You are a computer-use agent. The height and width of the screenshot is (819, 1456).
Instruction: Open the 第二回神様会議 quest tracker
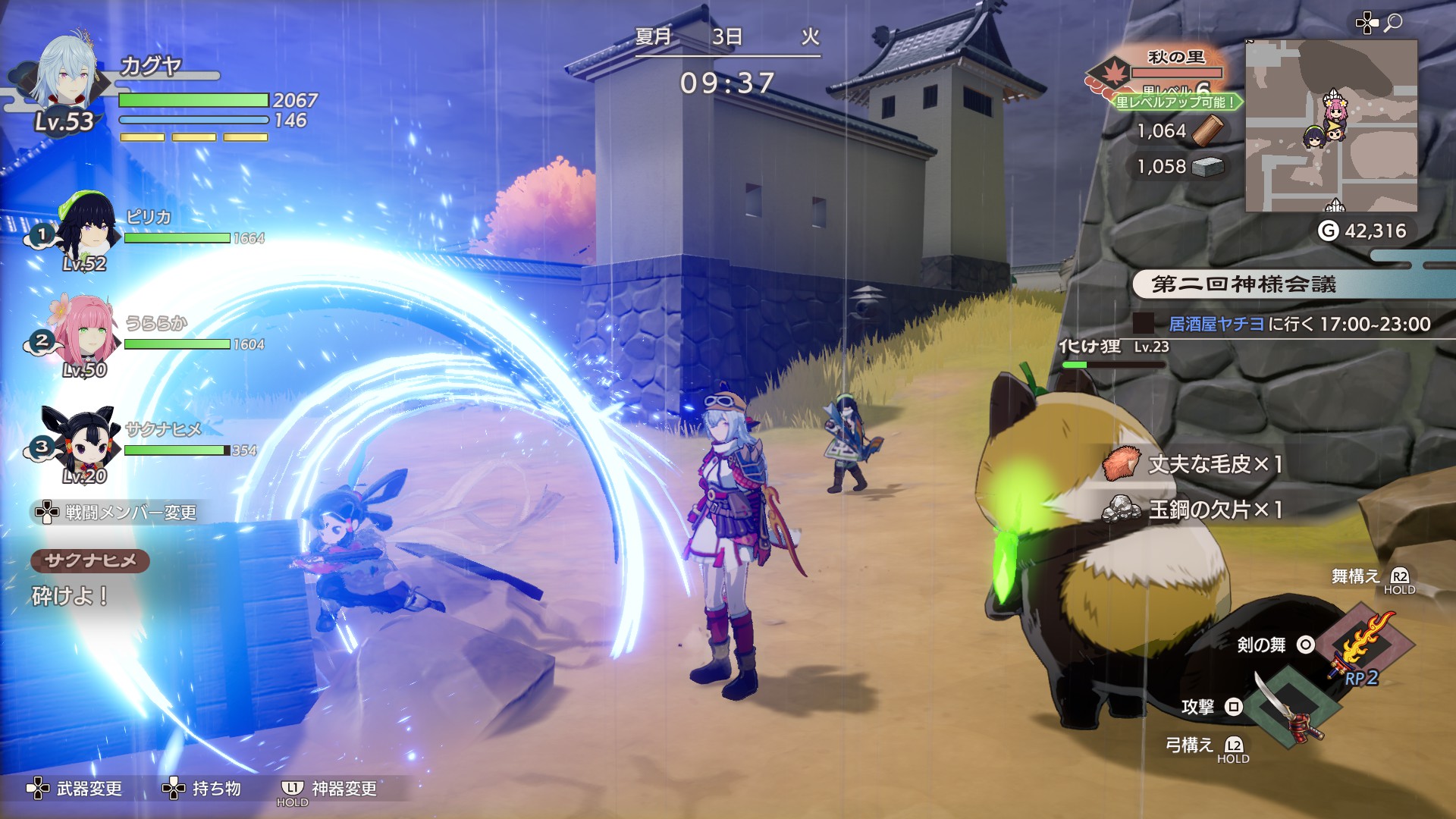click(x=1244, y=284)
